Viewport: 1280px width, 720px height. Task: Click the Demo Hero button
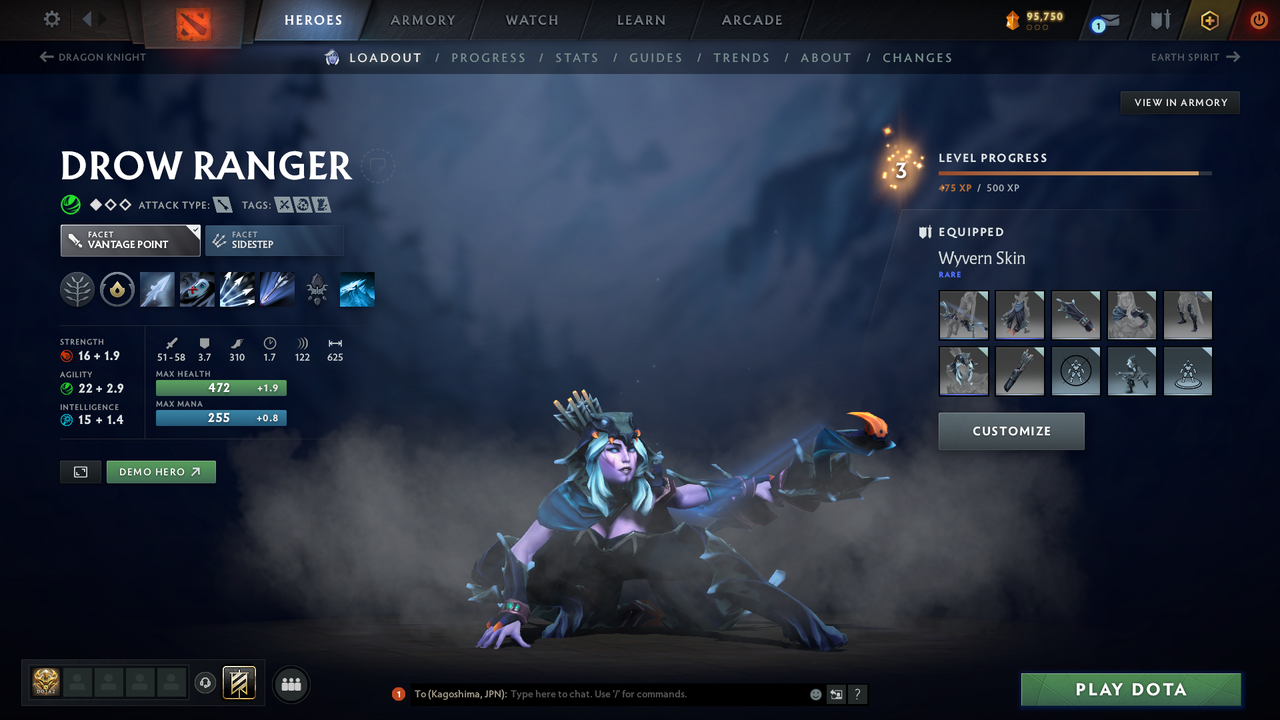[x=160, y=471]
